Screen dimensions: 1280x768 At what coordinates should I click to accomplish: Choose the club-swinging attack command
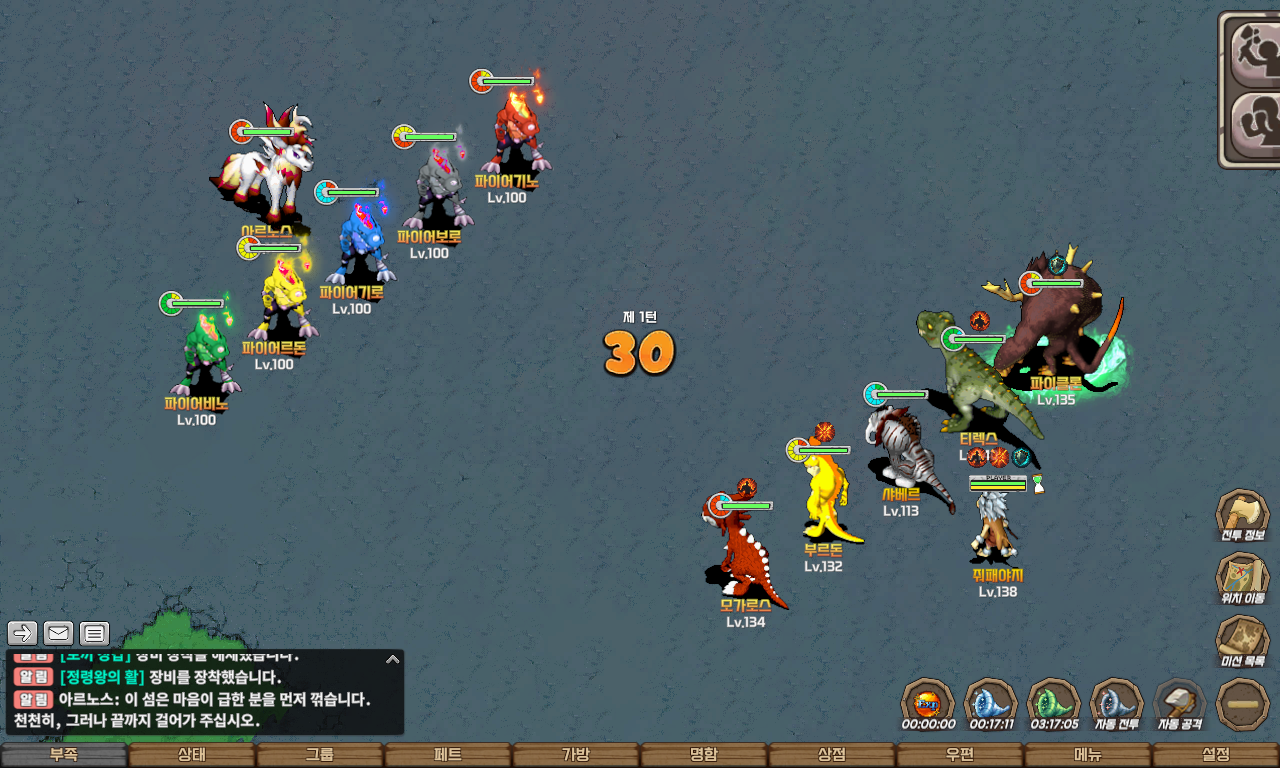[x=1252, y=50]
